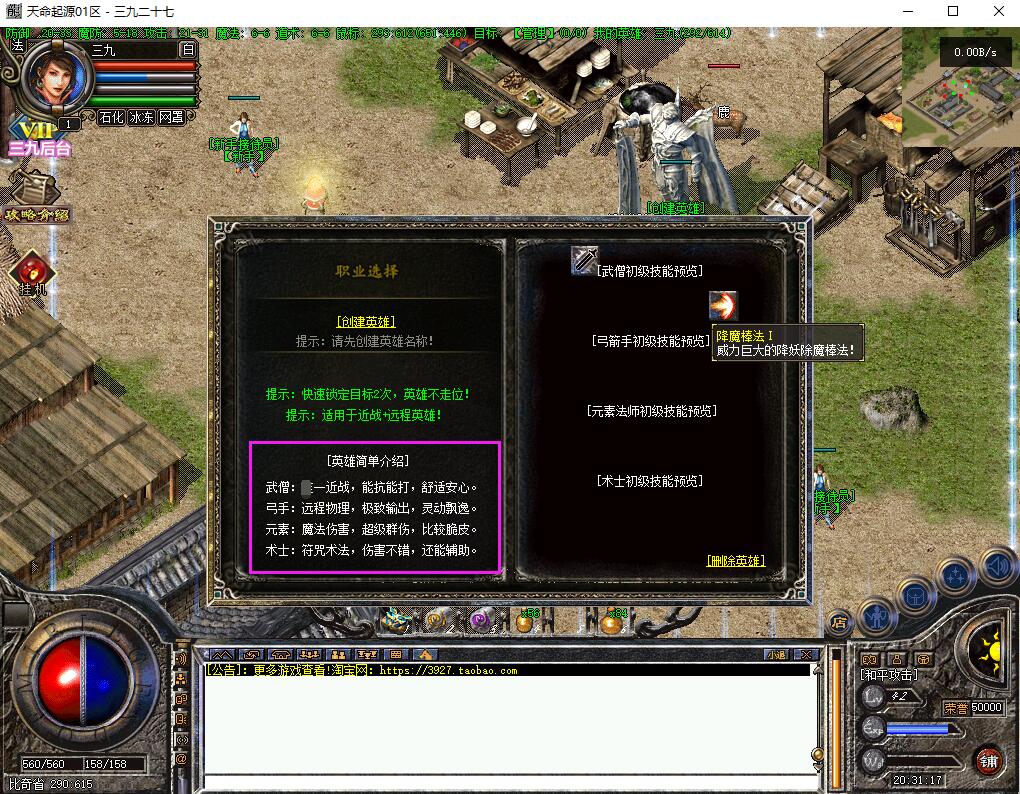
Task: Click the sword skill icon above 武僧
Action: pos(585,260)
